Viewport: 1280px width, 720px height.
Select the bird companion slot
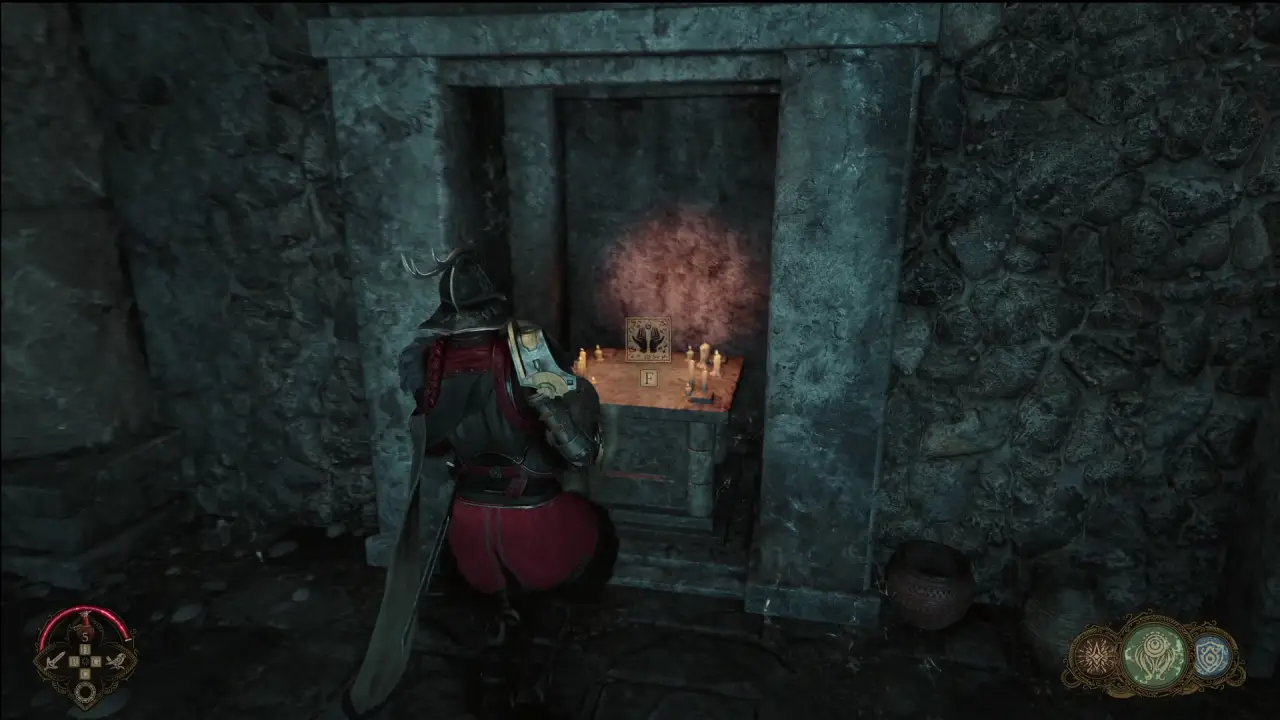point(118,661)
